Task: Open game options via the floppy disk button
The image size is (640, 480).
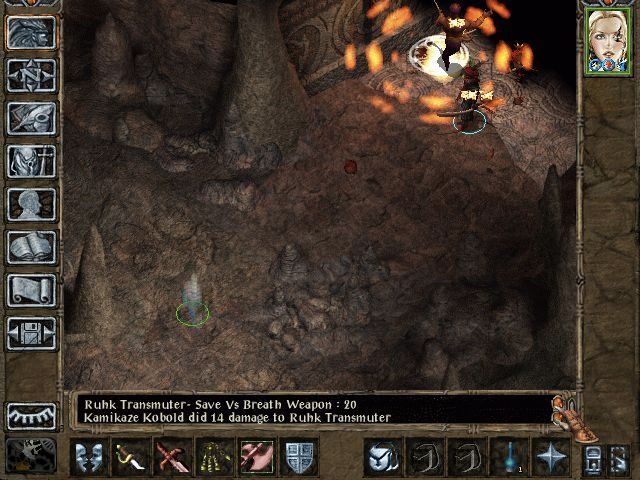Action: [x=32, y=333]
